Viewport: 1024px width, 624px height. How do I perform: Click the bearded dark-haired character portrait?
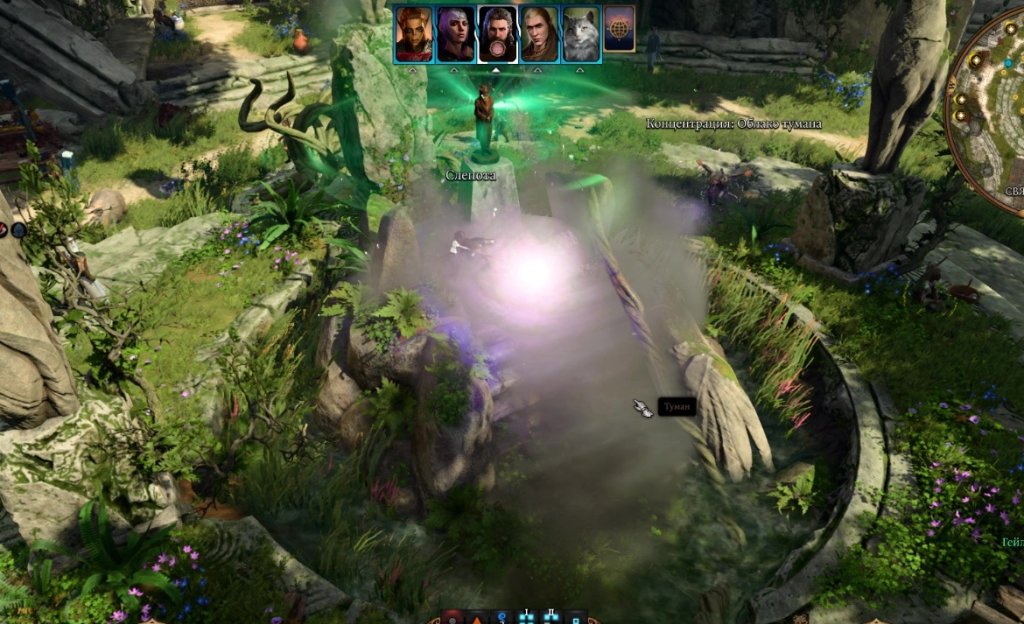[497, 34]
